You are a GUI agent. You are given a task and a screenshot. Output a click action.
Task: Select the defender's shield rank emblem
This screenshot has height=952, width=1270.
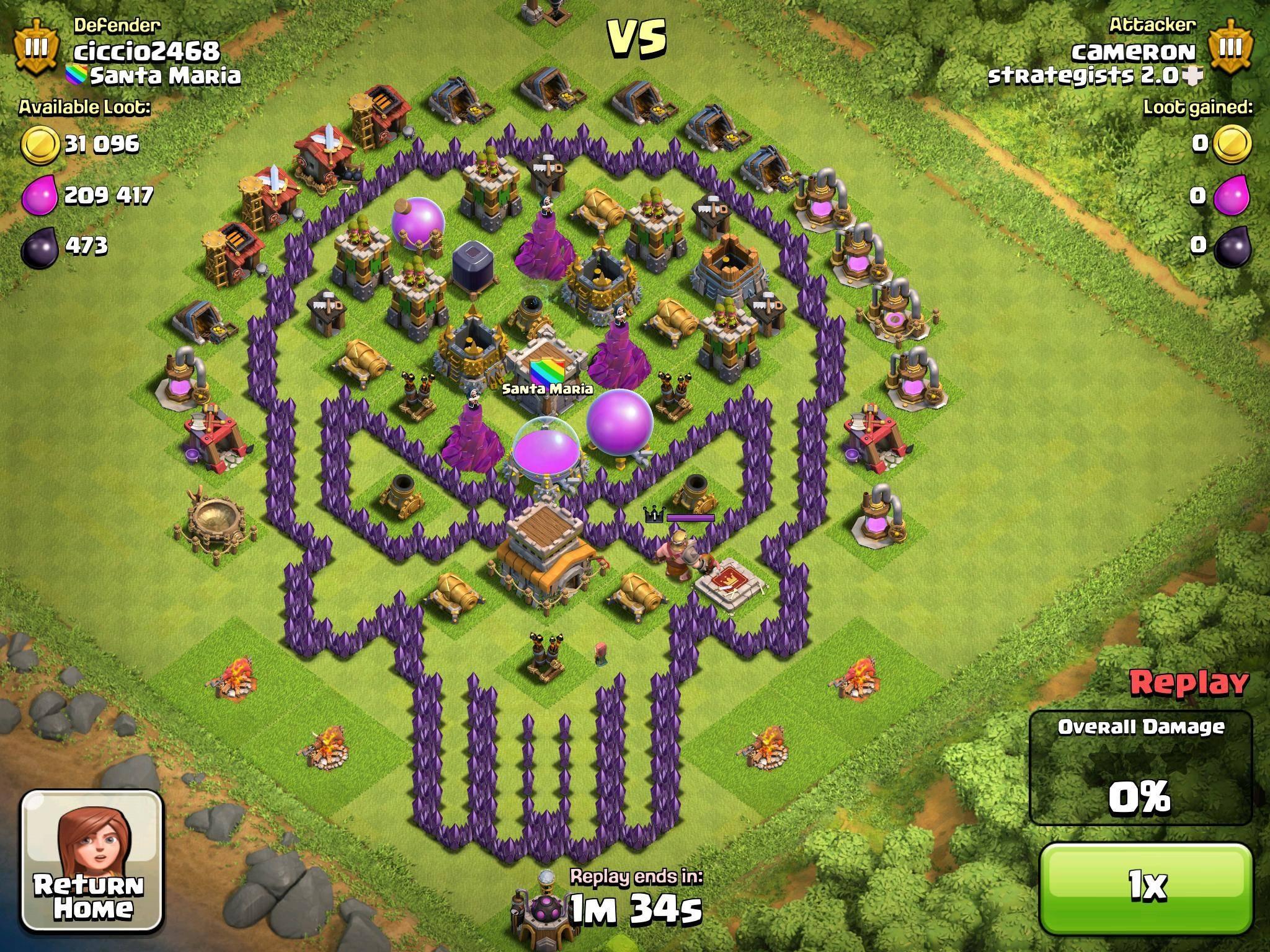[x=37, y=46]
